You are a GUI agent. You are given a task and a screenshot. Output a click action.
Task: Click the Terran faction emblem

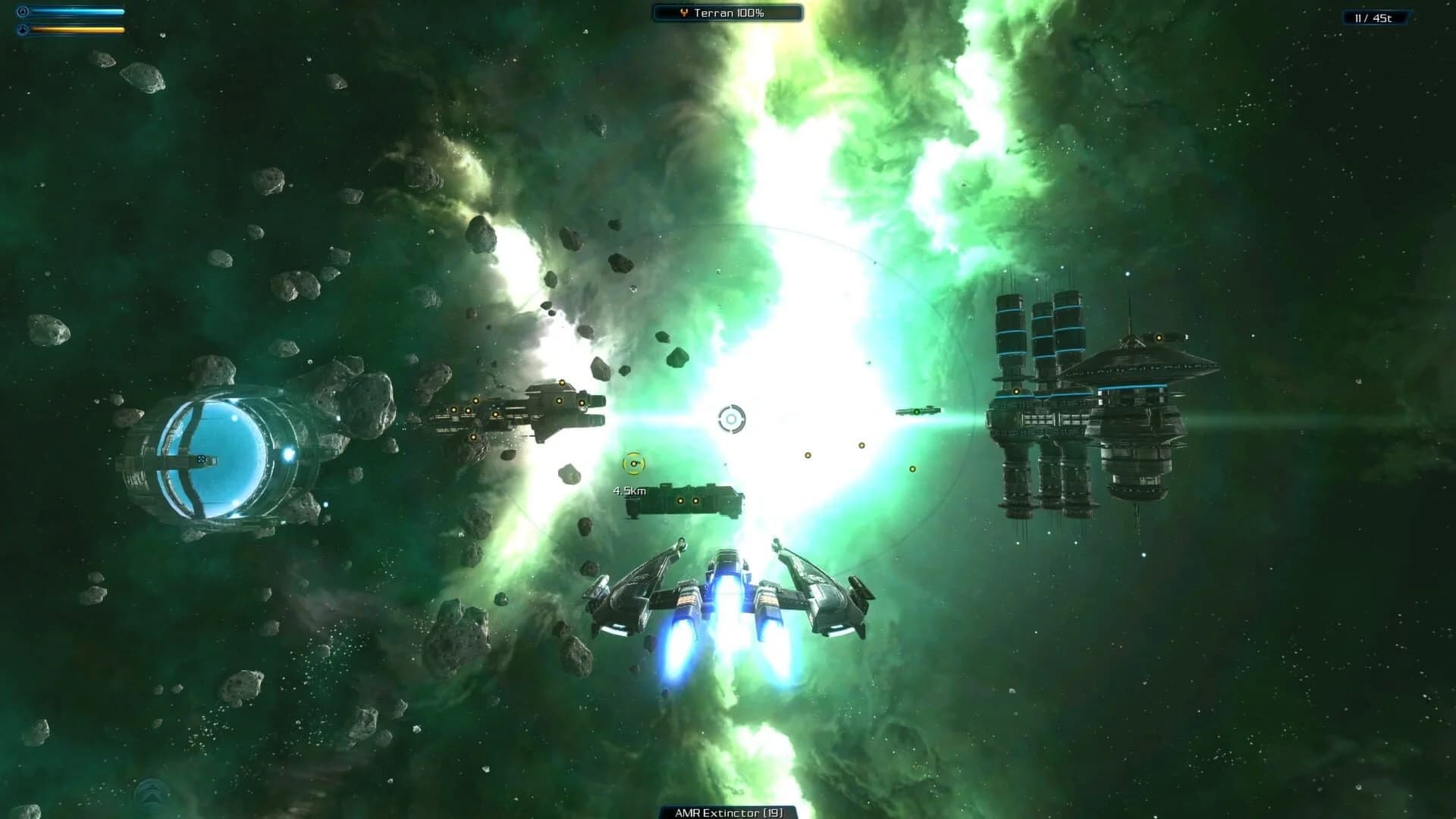click(x=683, y=12)
